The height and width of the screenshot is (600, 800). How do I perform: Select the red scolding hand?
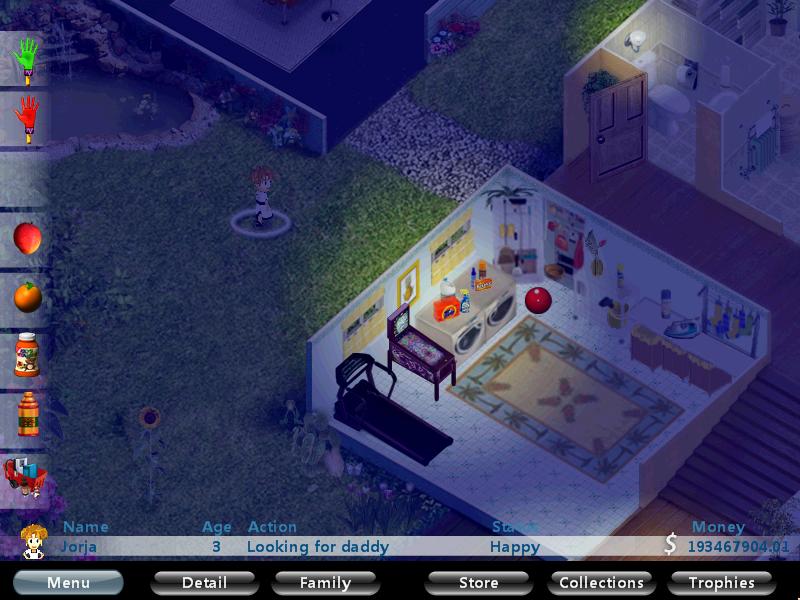tap(27, 119)
